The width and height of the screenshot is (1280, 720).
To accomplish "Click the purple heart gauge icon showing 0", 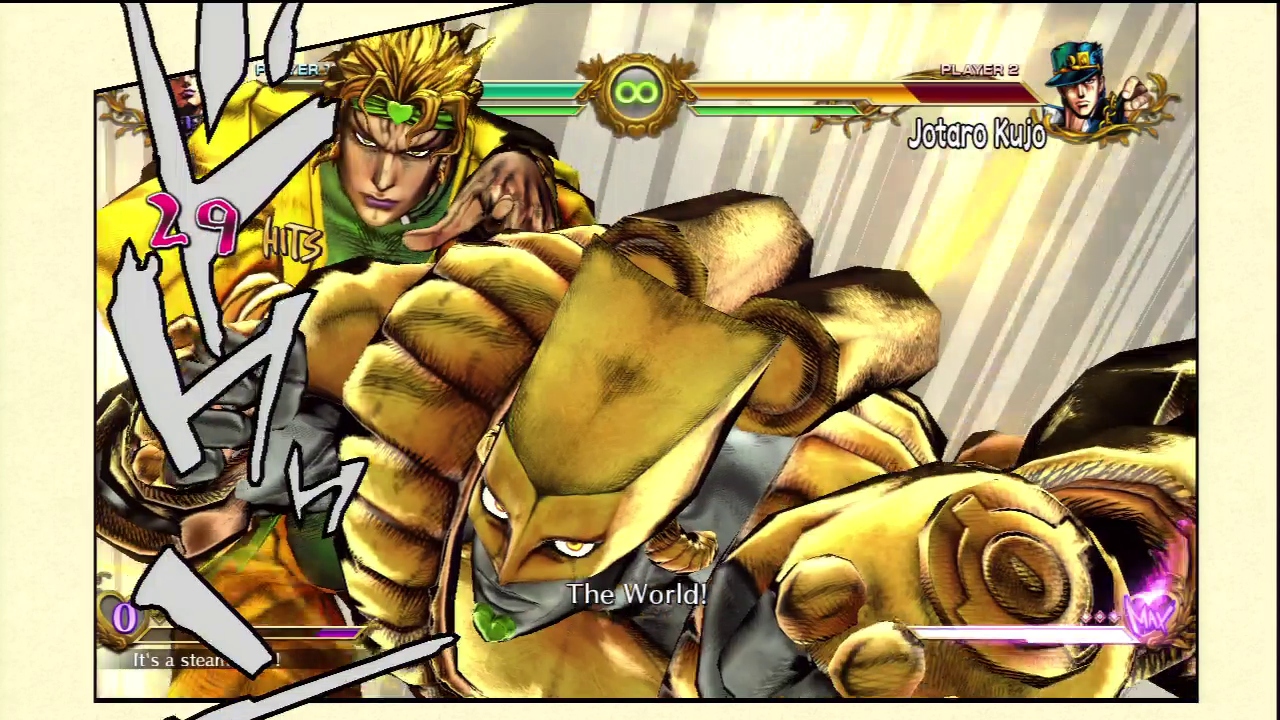I will (124, 618).
